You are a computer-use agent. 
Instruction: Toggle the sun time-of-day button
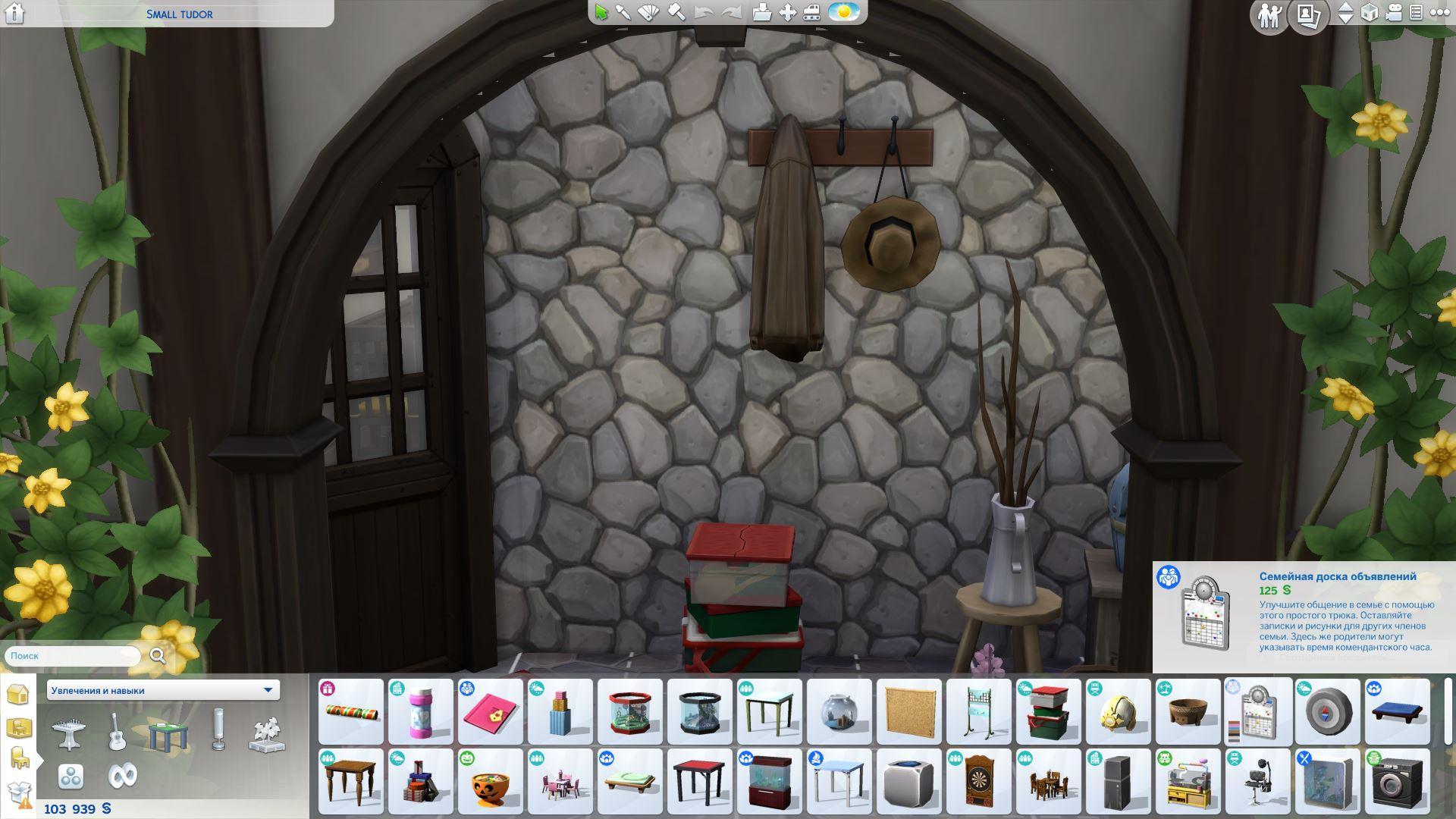click(843, 13)
